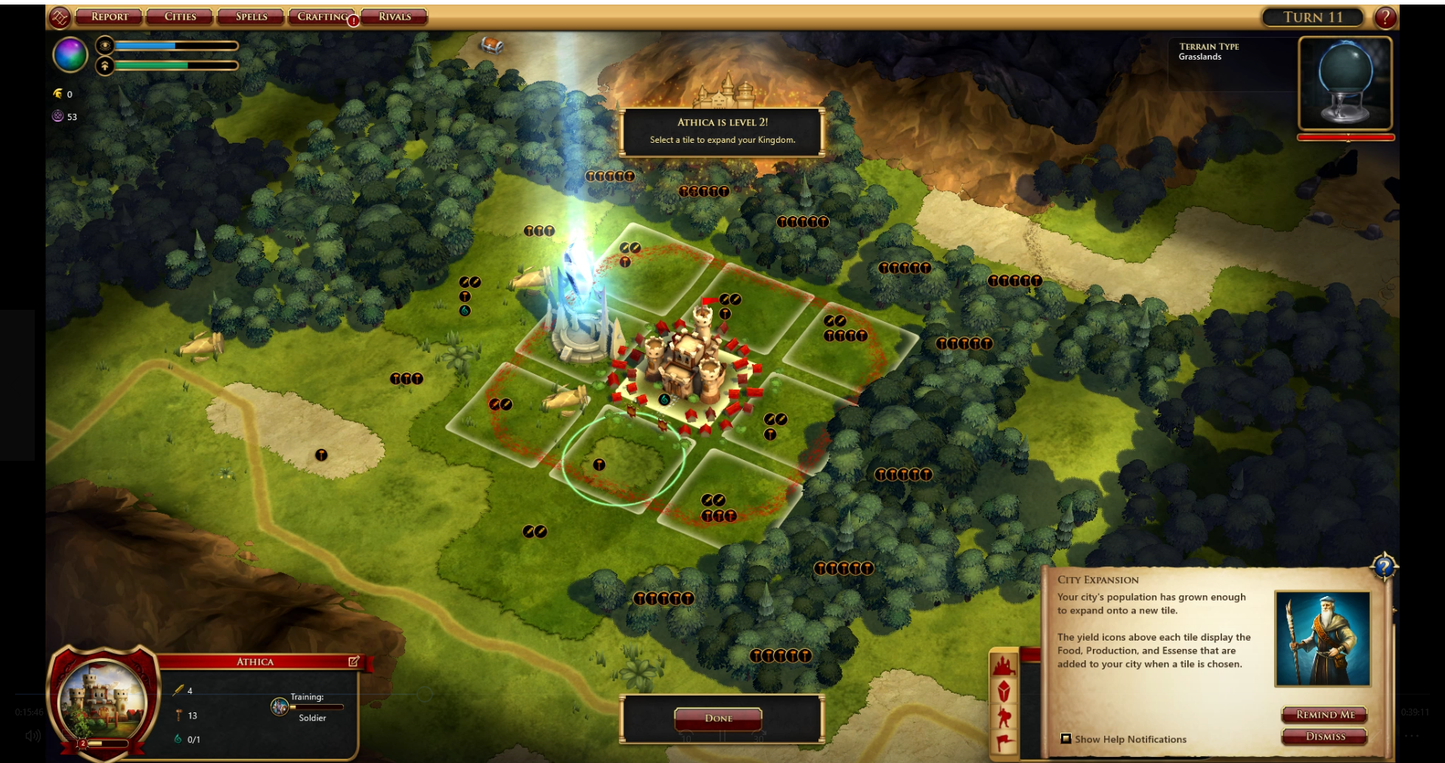Viewport: 1445px width, 763px height.
Task: Open the Report menu
Action: click(x=109, y=17)
